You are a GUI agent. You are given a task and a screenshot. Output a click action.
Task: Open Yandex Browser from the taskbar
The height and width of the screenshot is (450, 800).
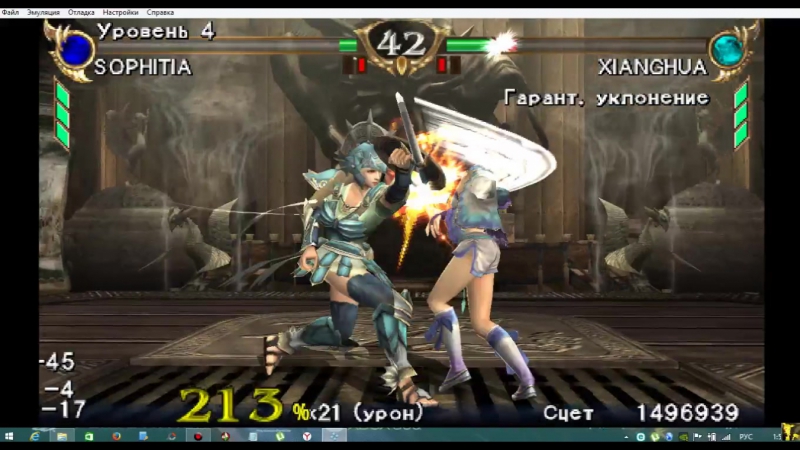point(307,437)
